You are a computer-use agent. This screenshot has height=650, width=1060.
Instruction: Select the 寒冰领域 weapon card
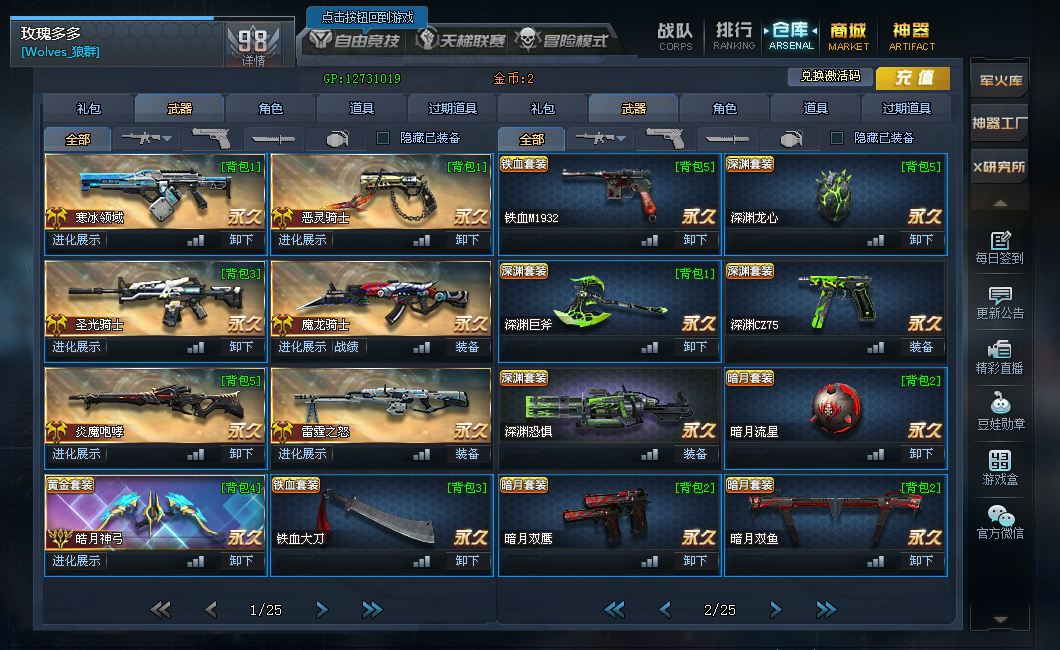coord(155,193)
